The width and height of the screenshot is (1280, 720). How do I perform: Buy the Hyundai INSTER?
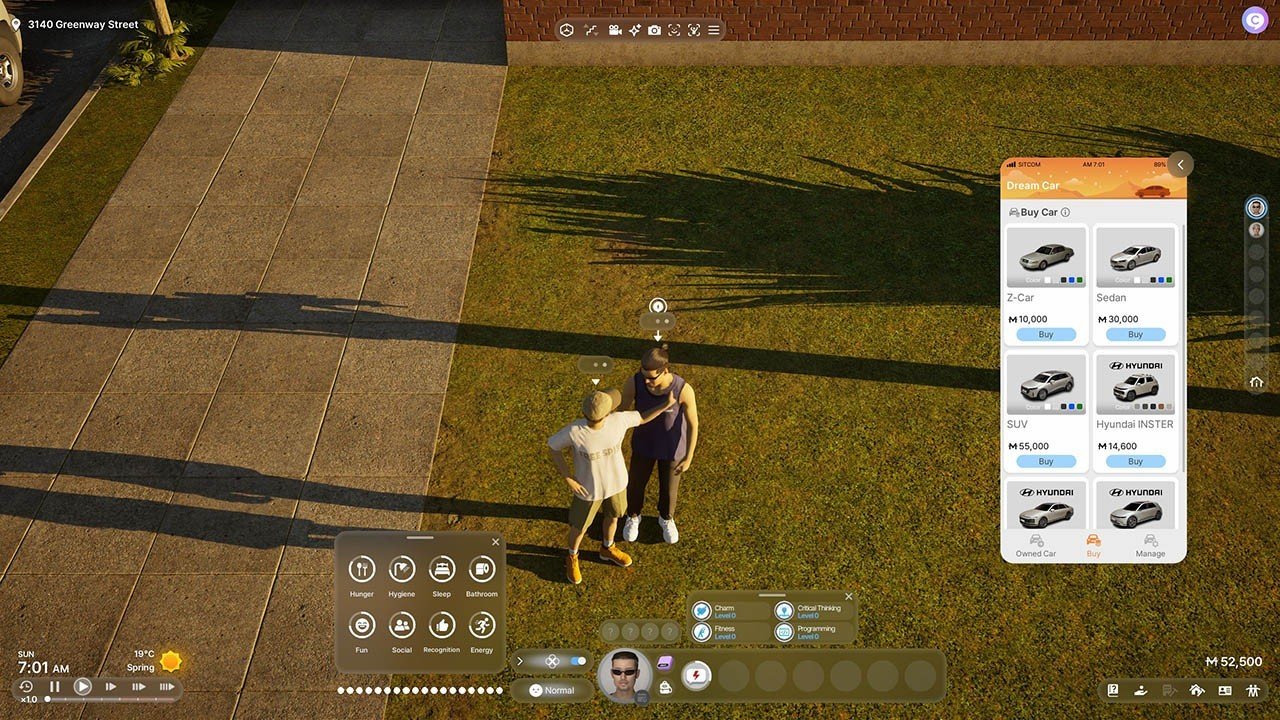[1135, 461]
